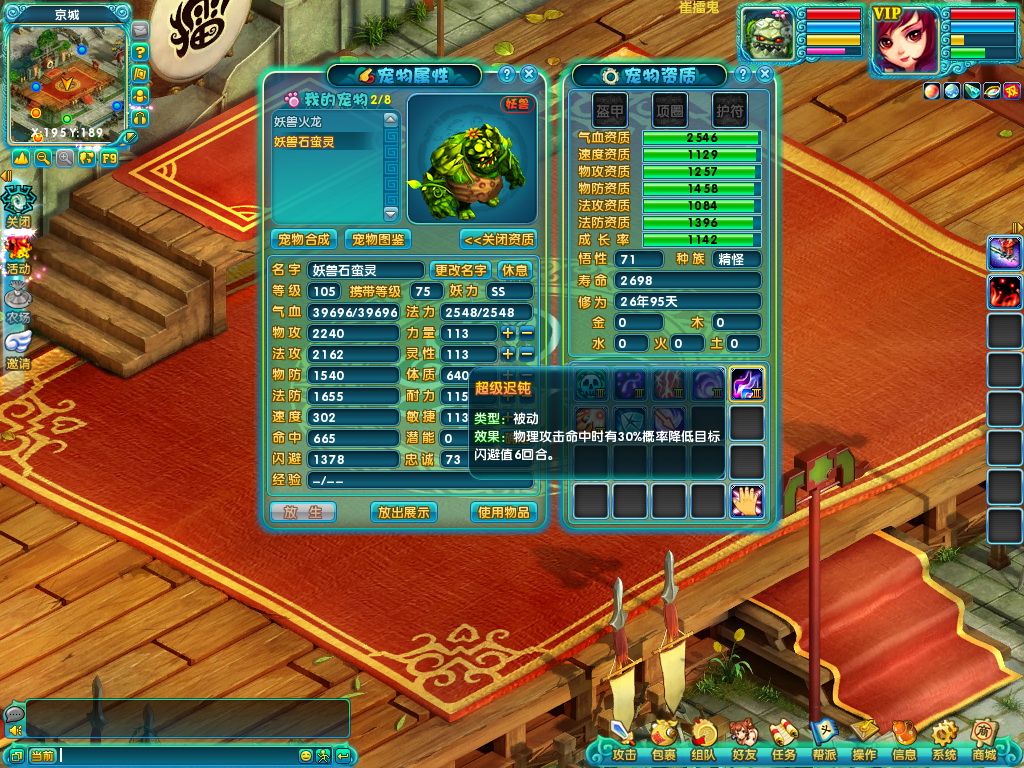Set the pet to 休息 rest

[514, 270]
